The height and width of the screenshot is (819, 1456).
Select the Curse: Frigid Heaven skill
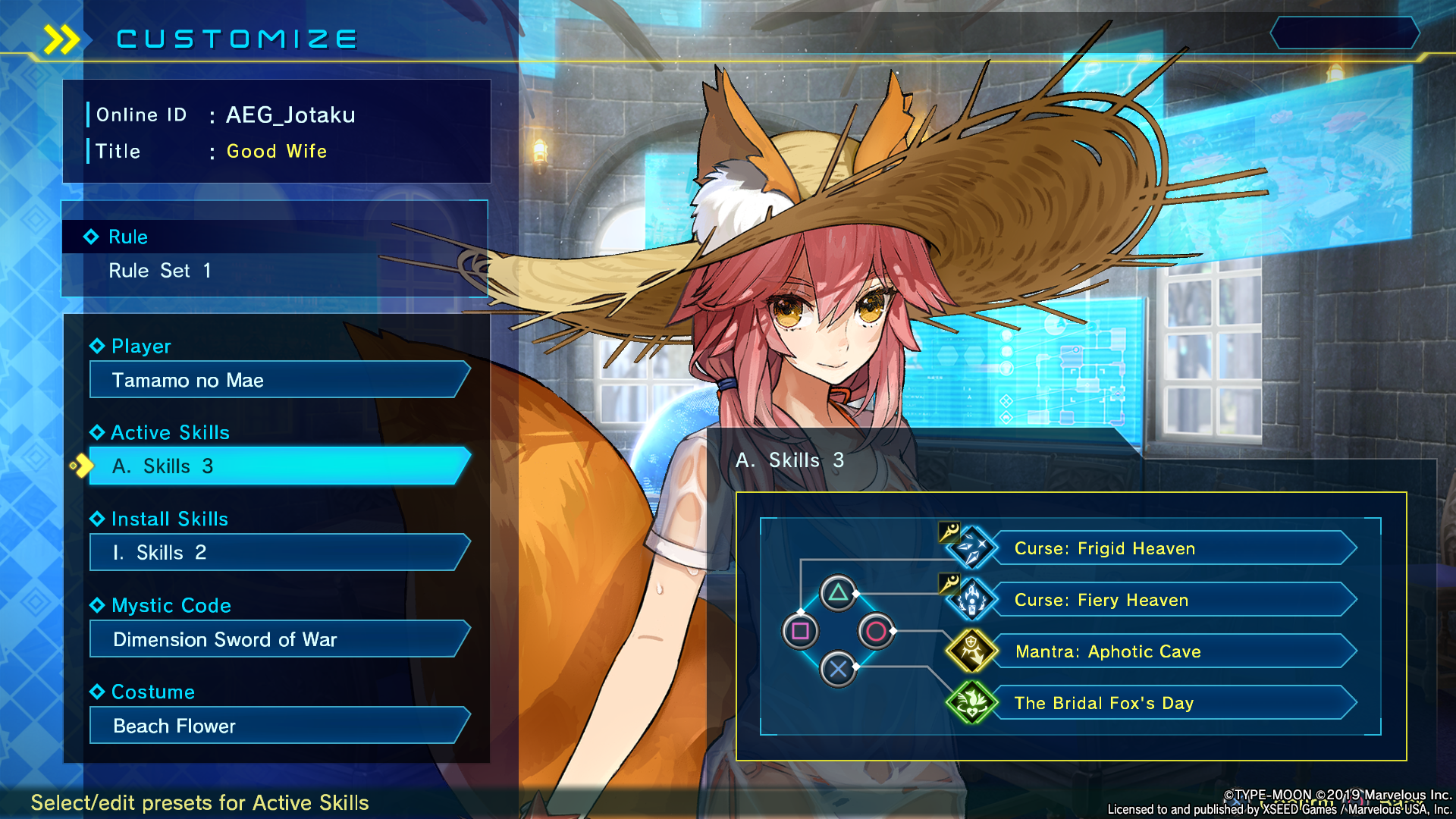pyautogui.click(x=1172, y=548)
